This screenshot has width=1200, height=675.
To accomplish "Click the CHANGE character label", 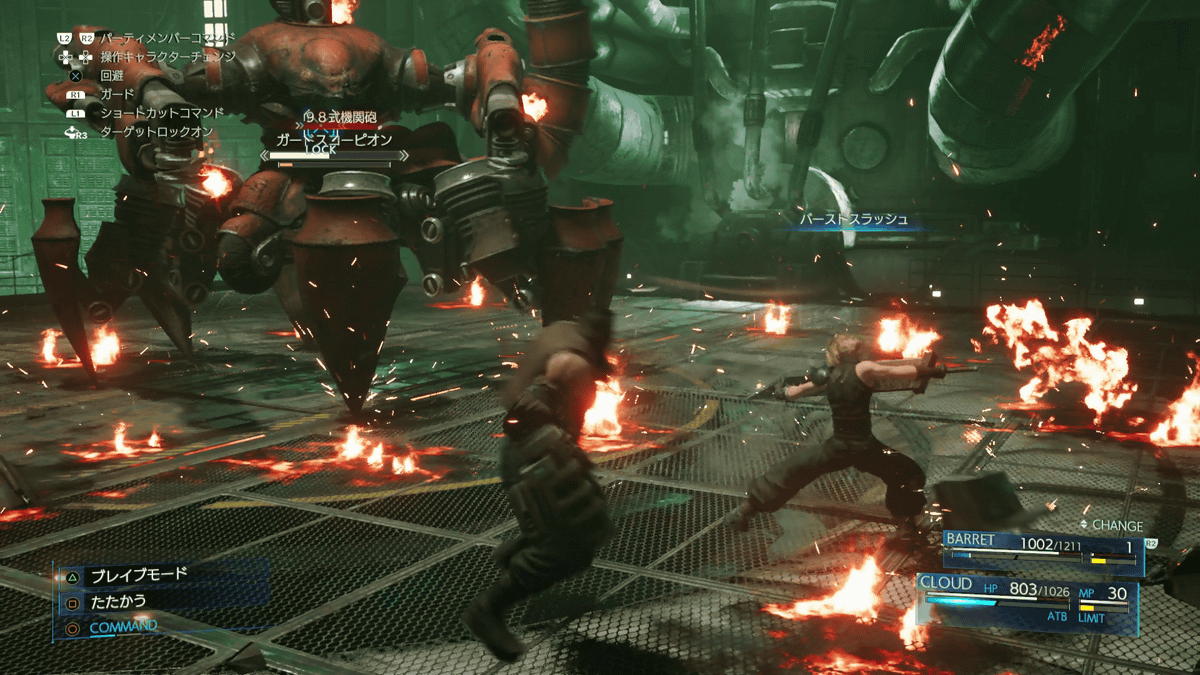I will [x=1116, y=525].
